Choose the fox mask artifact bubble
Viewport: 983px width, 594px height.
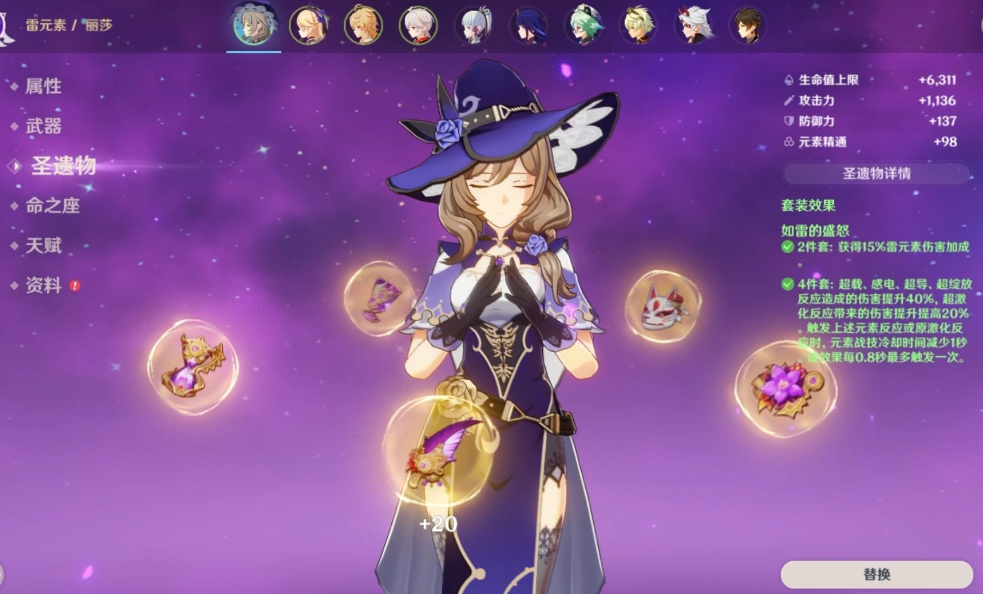[x=663, y=305]
